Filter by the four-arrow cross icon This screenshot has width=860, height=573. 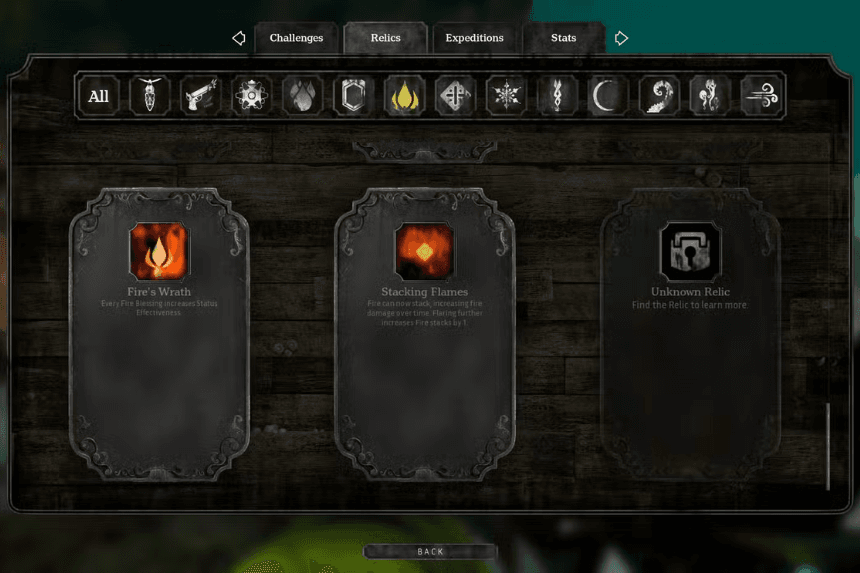[x=455, y=96]
